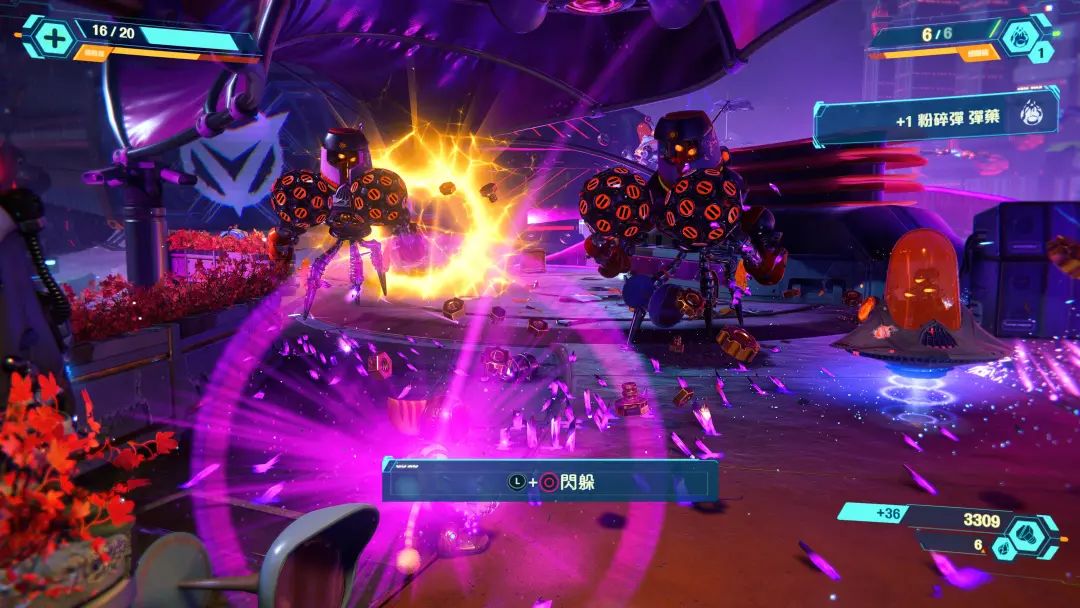The height and width of the screenshot is (608, 1080).
Task: Select the equipped weapon icon
Action: (x=1020, y=36)
